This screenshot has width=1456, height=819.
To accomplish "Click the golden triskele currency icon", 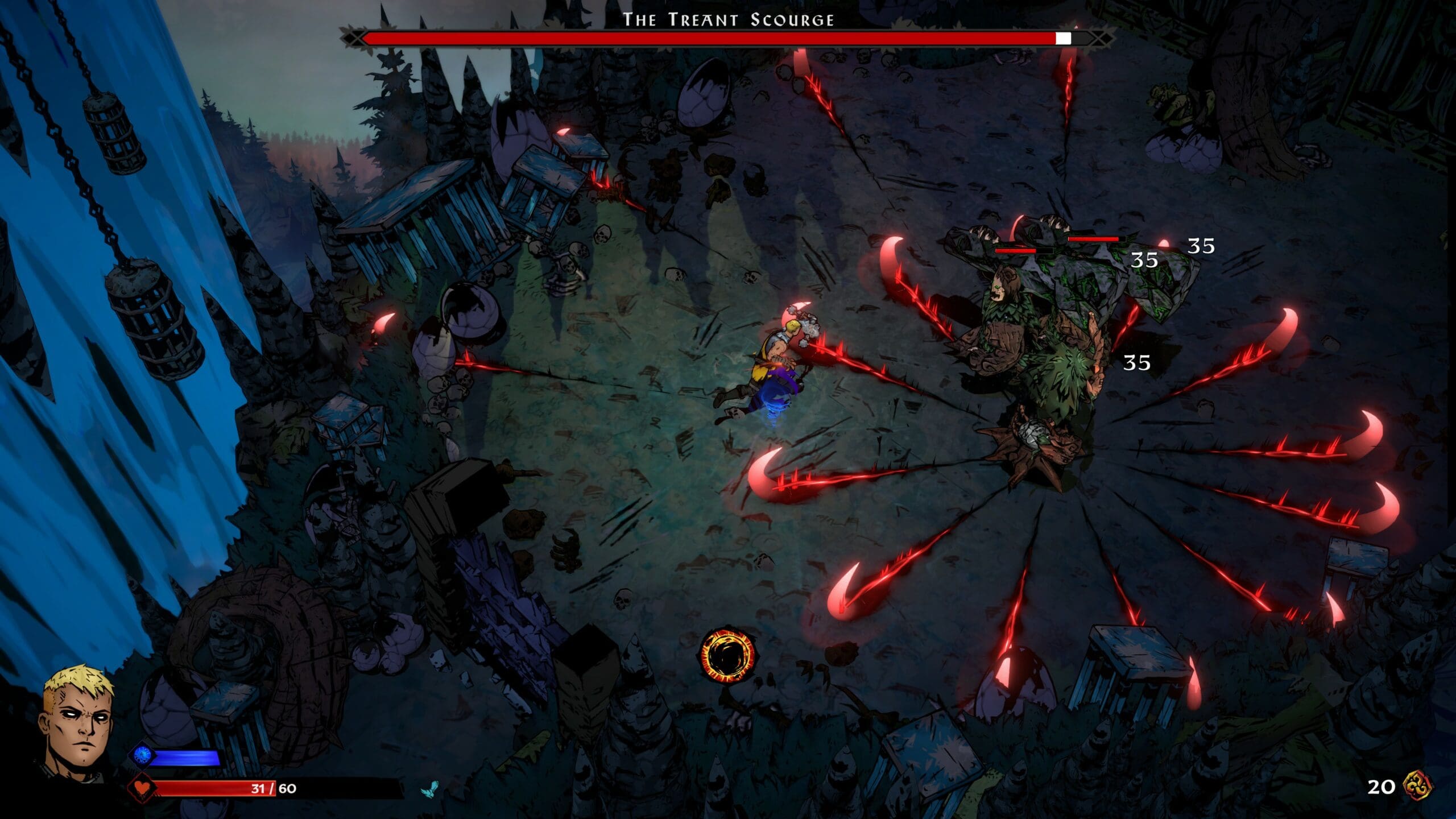I will (x=1417, y=786).
